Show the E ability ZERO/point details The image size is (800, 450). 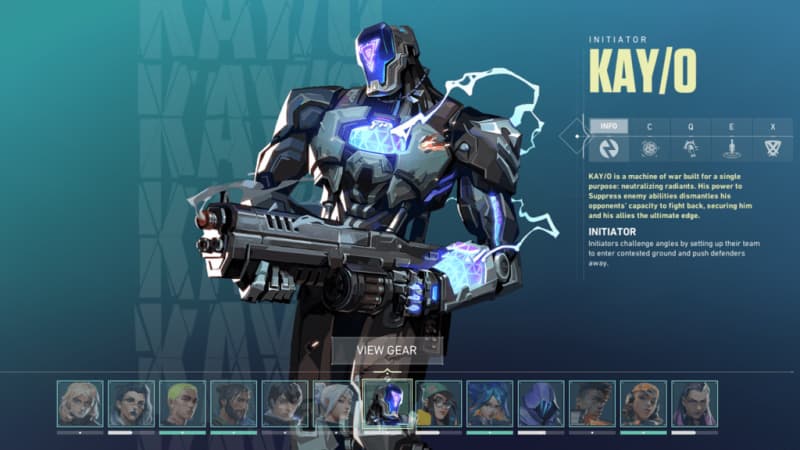[731, 148]
